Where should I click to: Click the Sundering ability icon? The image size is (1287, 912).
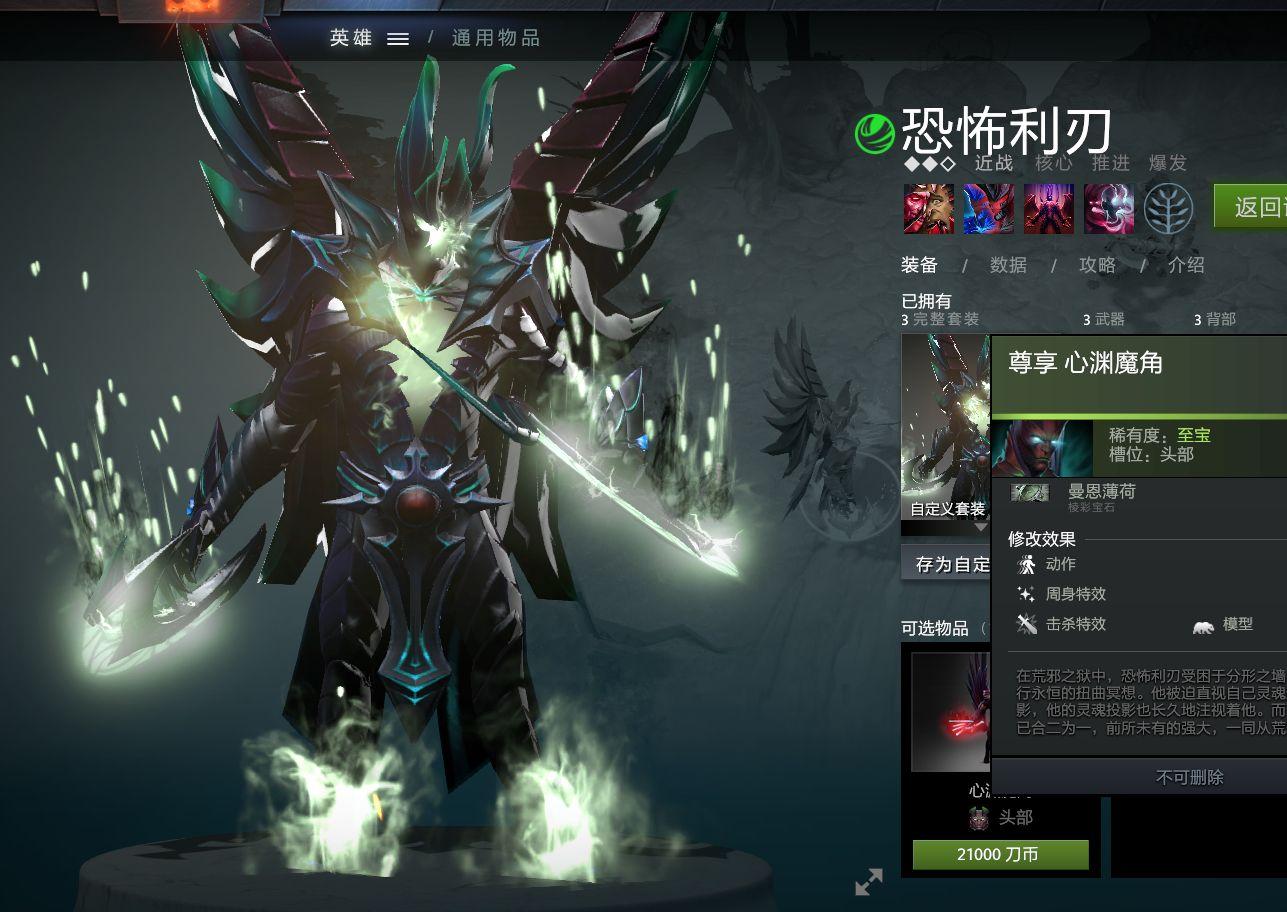click(x=1110, y=209)
